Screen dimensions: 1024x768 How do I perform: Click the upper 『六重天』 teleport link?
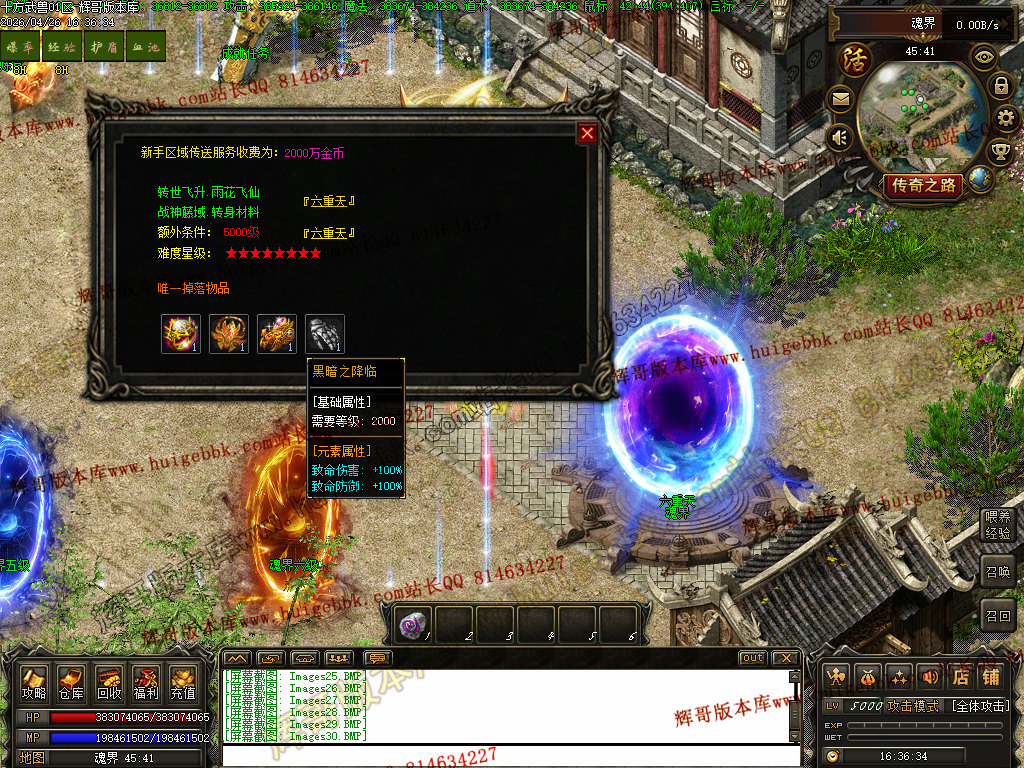(x=329, y=201)
